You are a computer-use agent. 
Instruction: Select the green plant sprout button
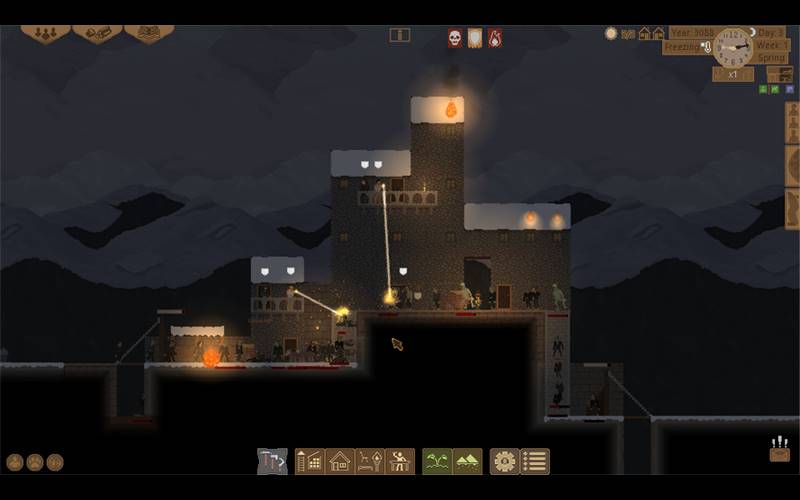[437, 461]
